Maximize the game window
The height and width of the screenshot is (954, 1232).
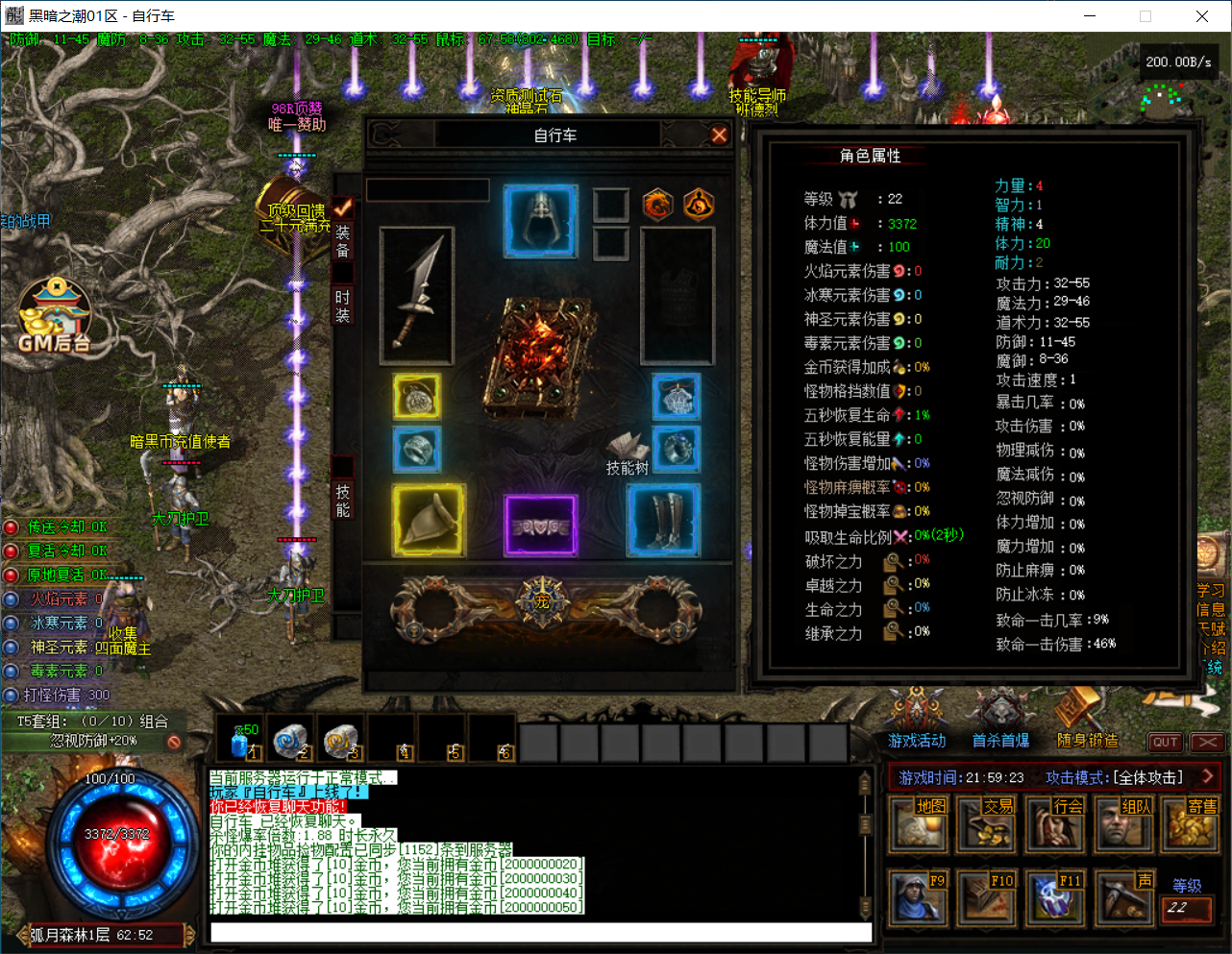pos(1146,16)
